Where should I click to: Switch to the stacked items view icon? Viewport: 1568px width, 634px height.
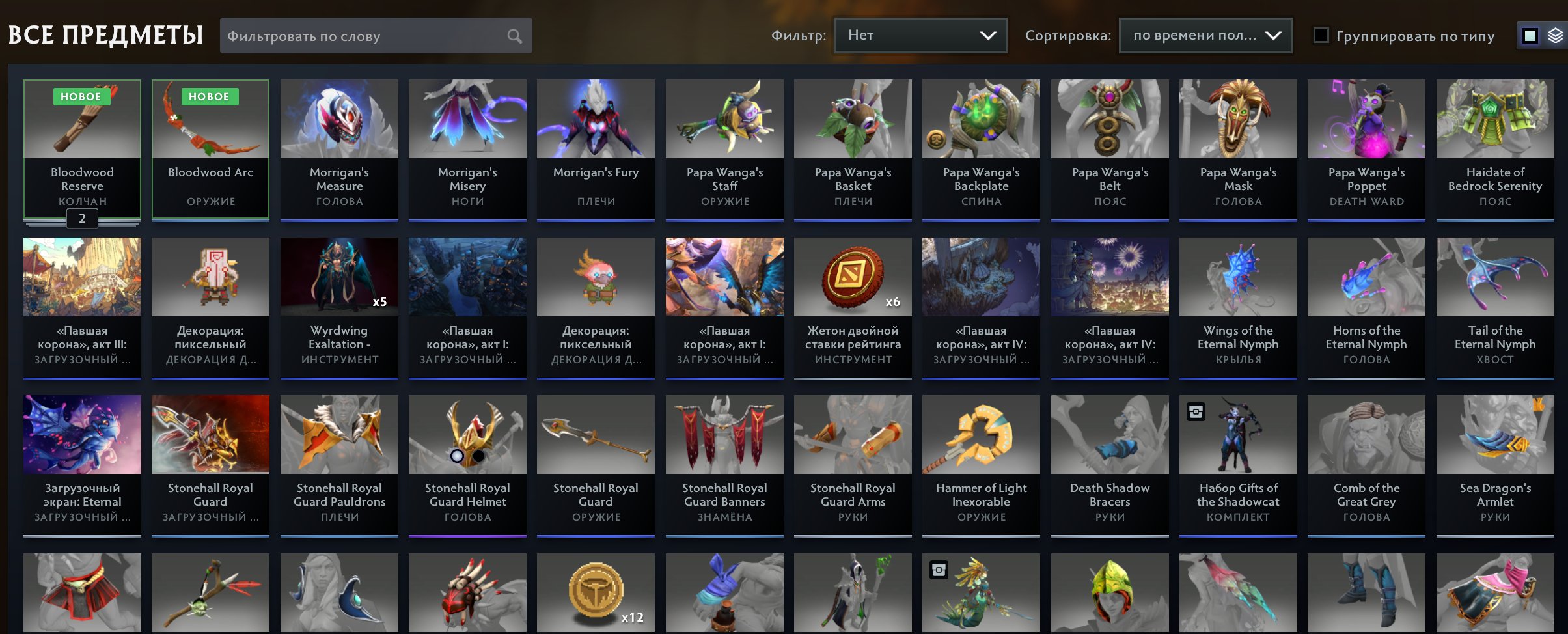1557,36
